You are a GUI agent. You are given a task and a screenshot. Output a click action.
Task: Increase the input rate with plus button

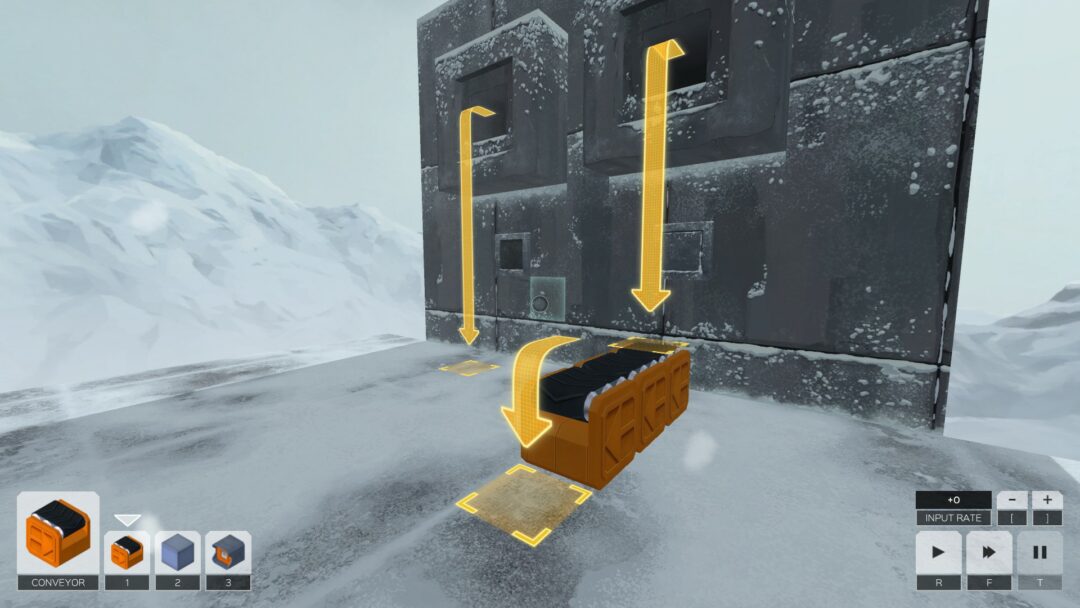coord(1047,499)
